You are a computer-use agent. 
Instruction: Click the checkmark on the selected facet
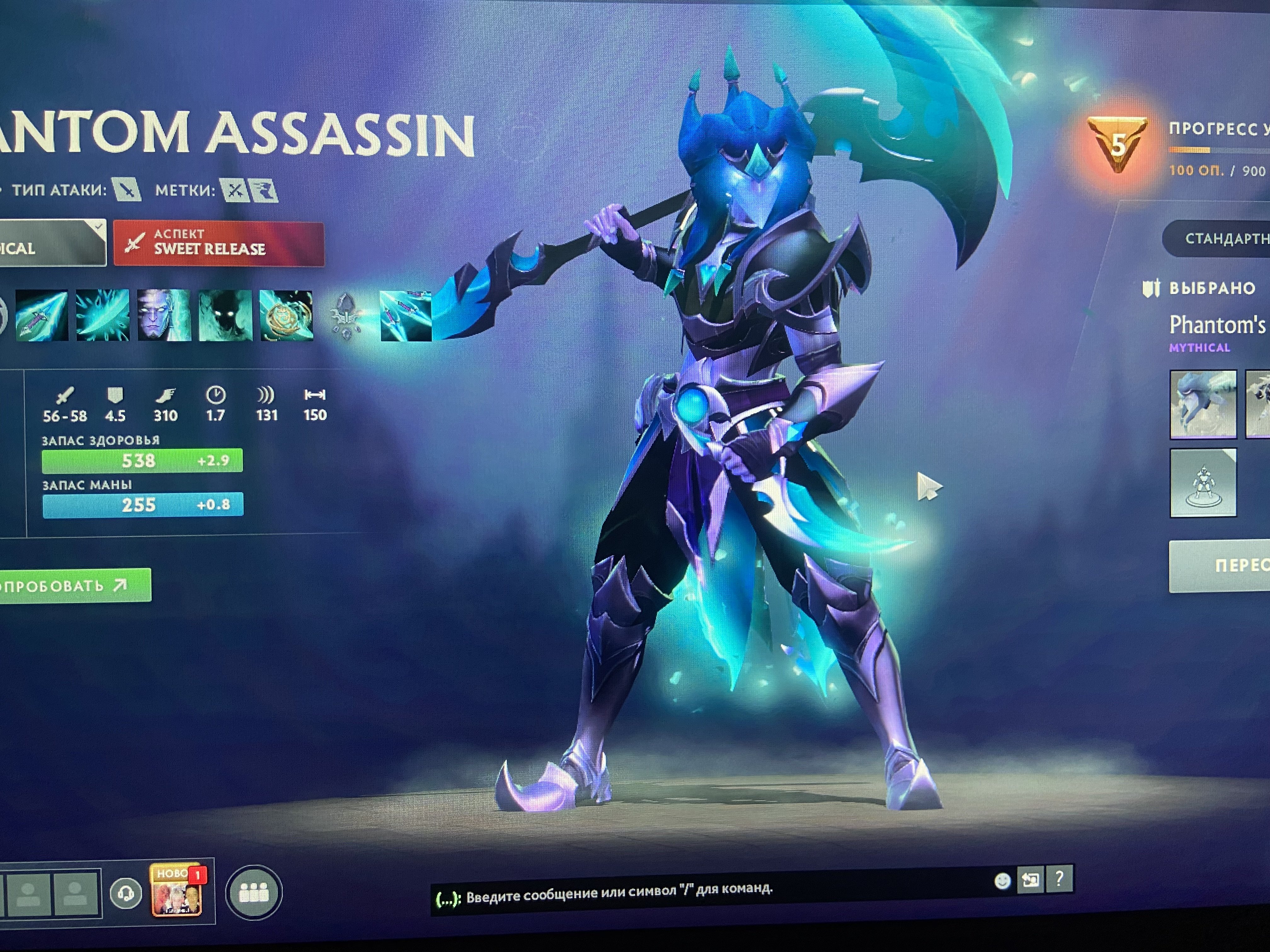point(98,227)
